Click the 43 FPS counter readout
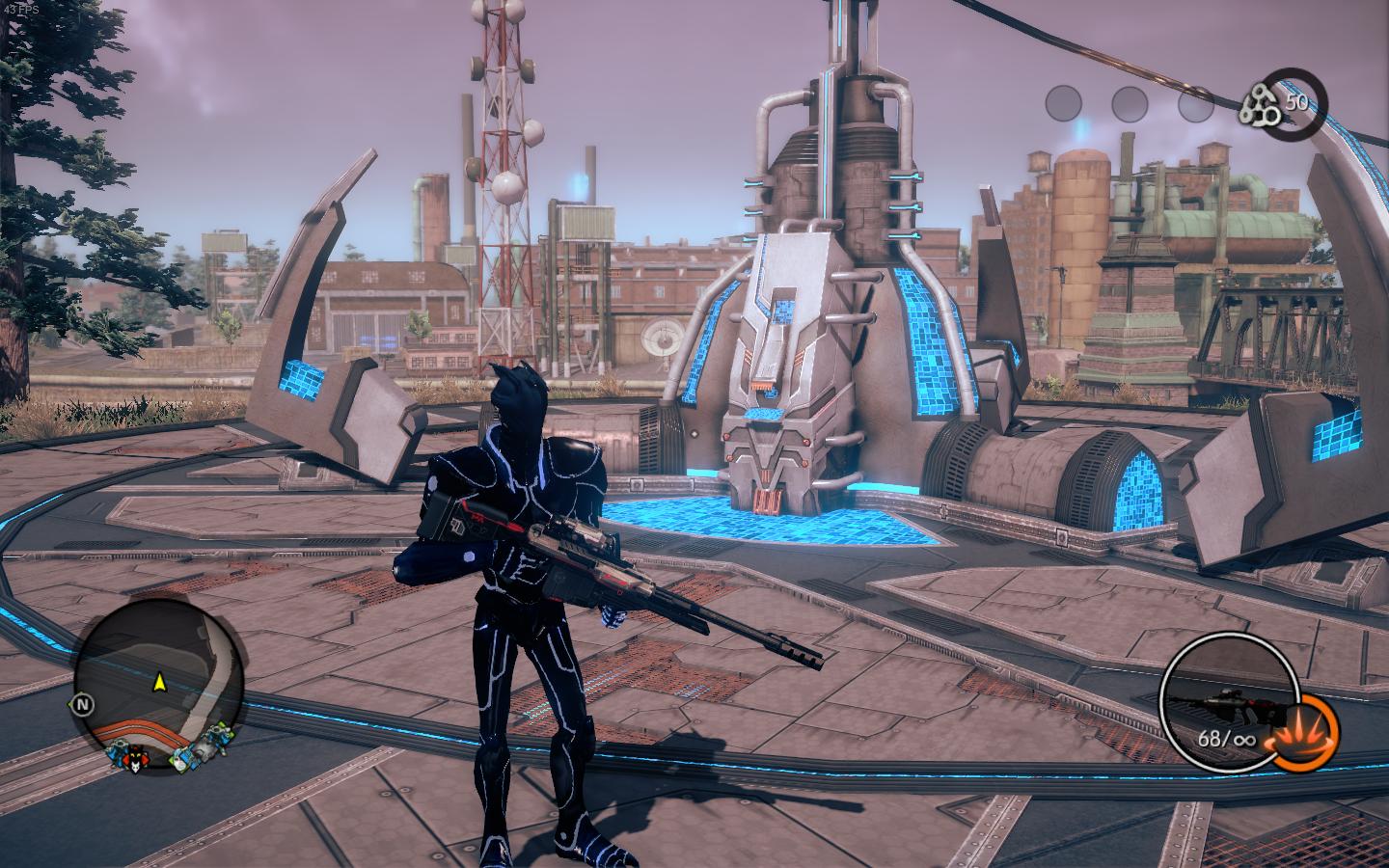Screen dimensions: 1389x868 coord(21,8)
